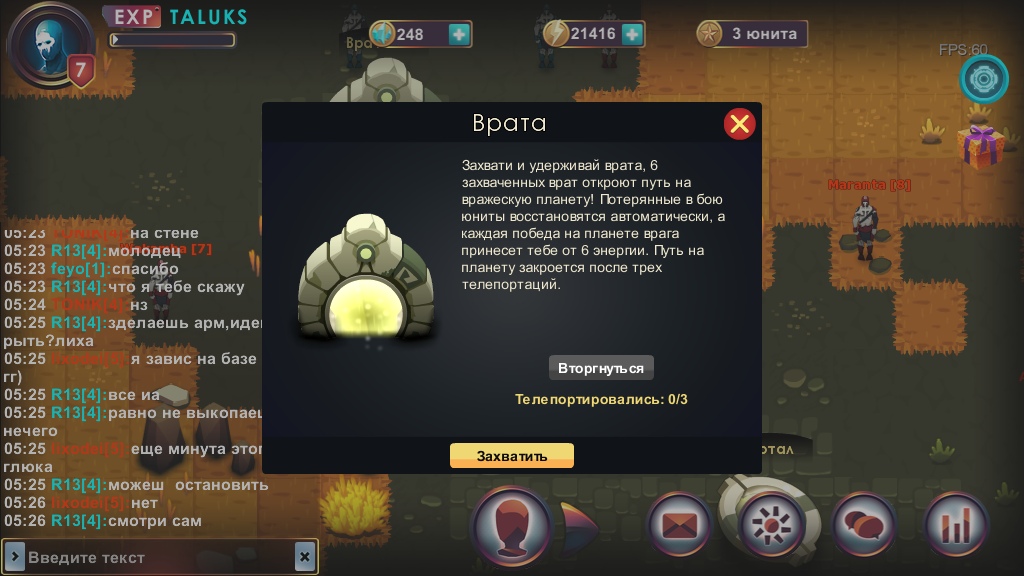This screenshot has height=576, width=1024.
Task: Open the 3 юнита units counter
Action: point(752,34)
